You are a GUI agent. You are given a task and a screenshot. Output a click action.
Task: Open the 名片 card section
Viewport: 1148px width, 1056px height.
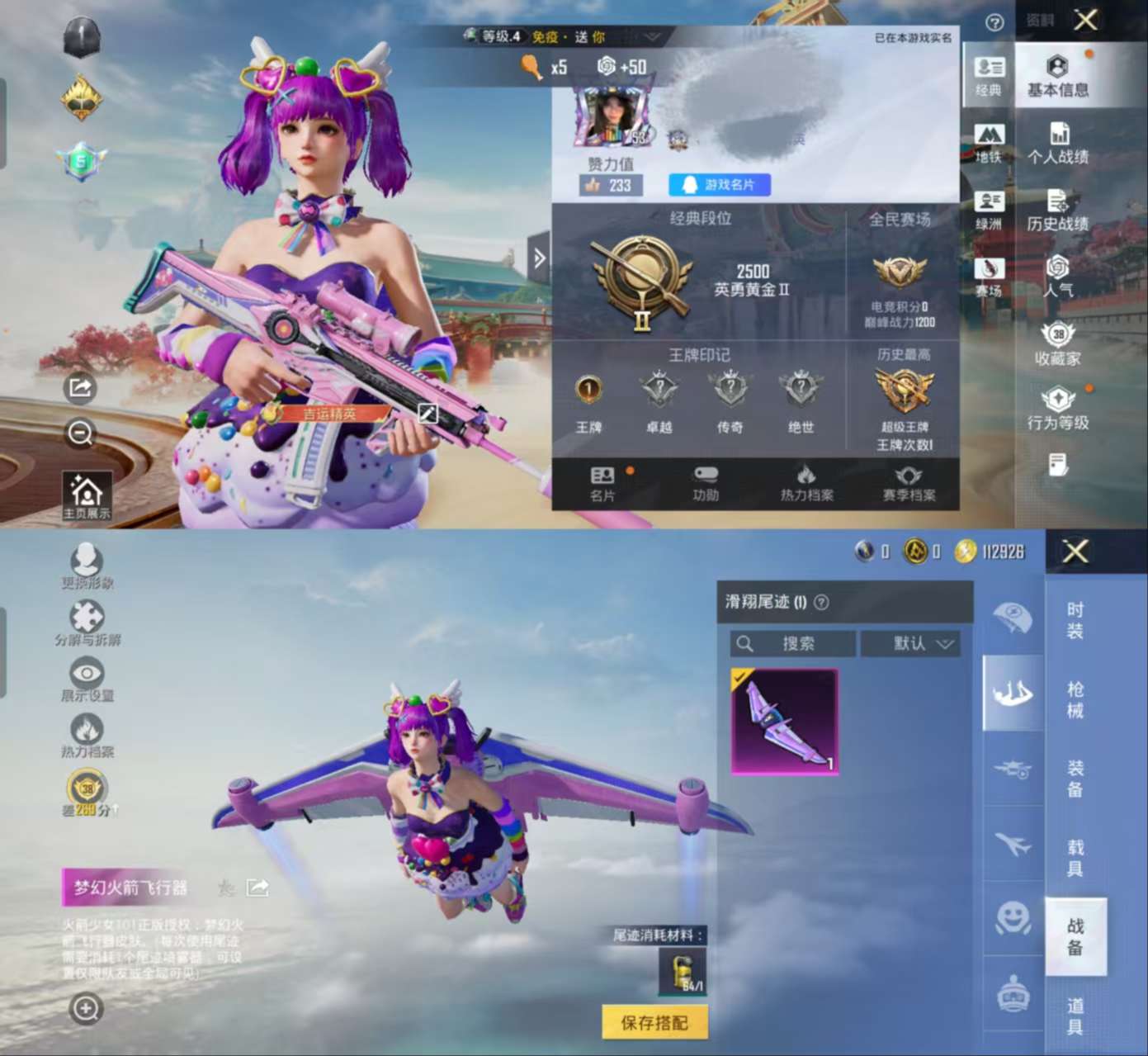point(602,483)
